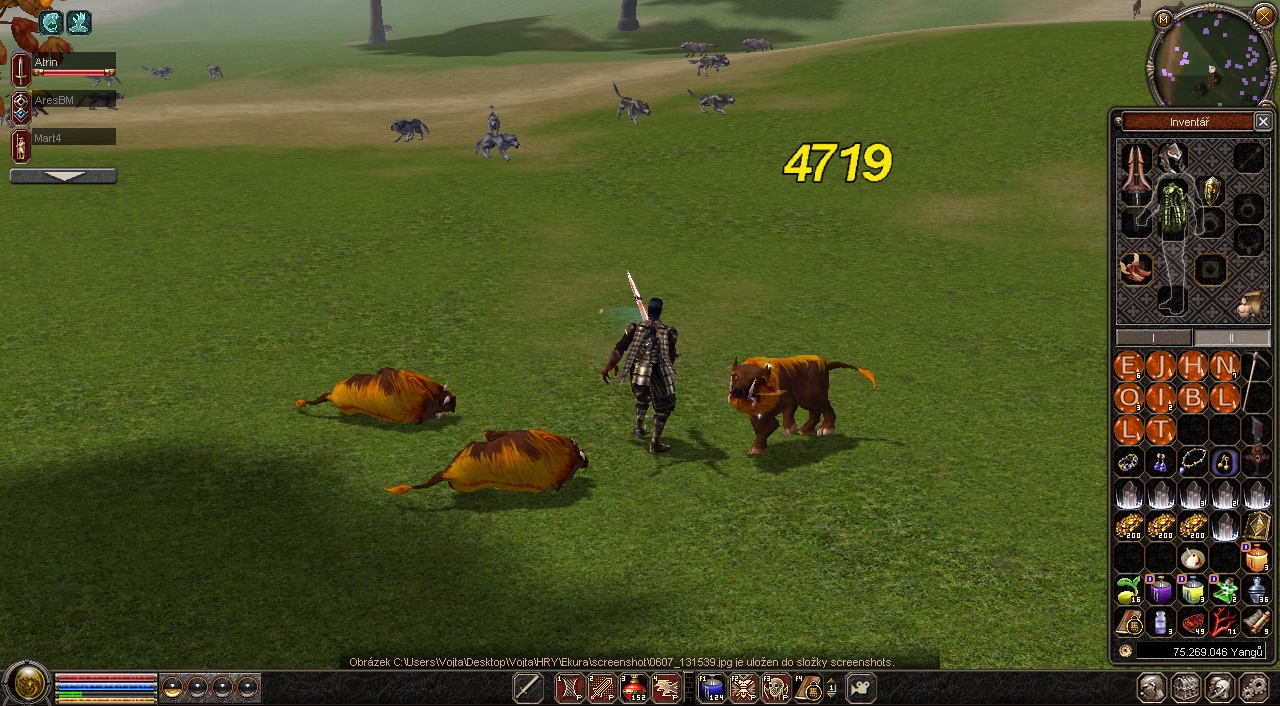The image size is (1280, 706).
Task: Close the Inventář window
Action: click(x=1263, y=122)
